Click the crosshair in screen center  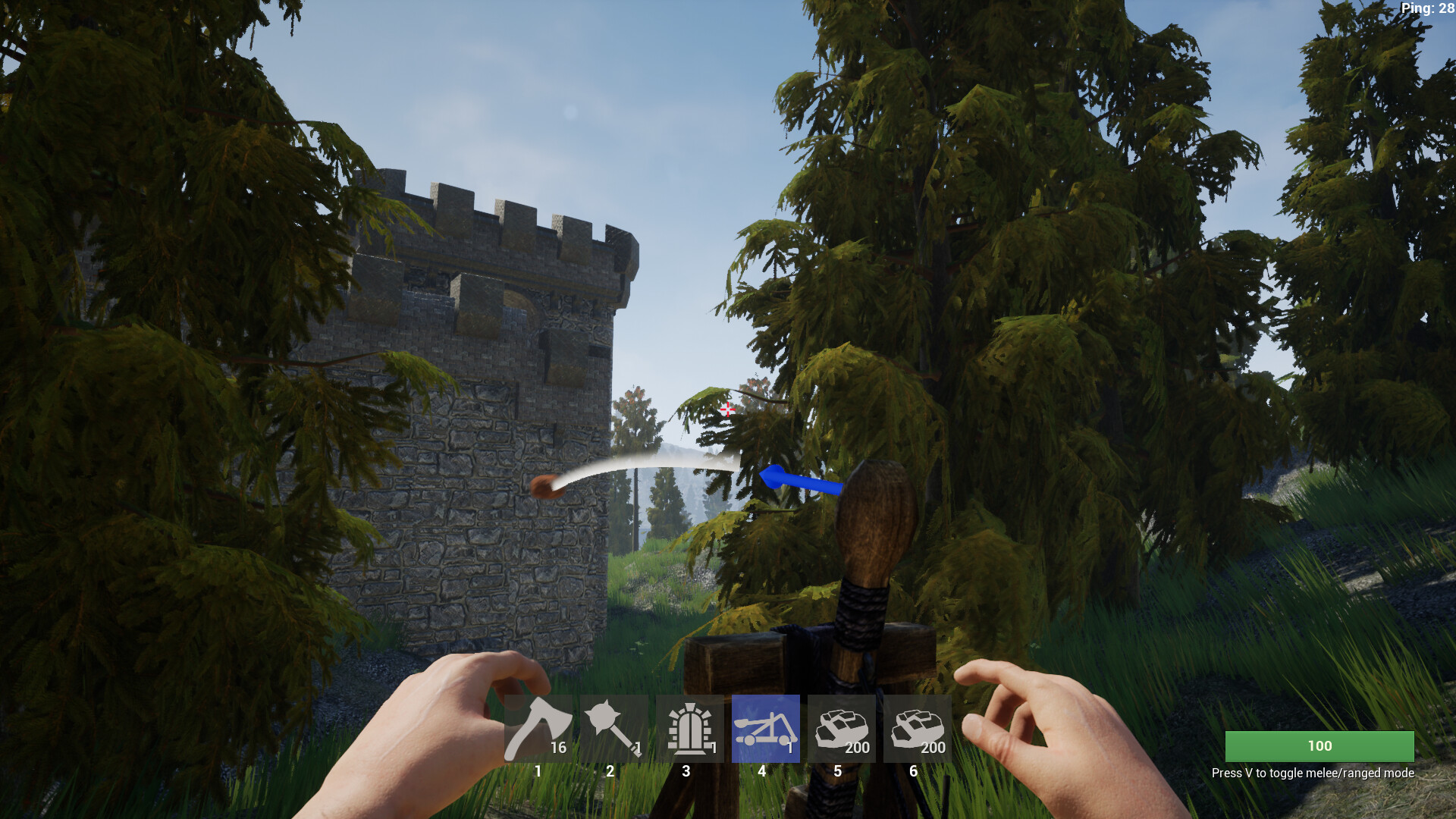point(728,409)
